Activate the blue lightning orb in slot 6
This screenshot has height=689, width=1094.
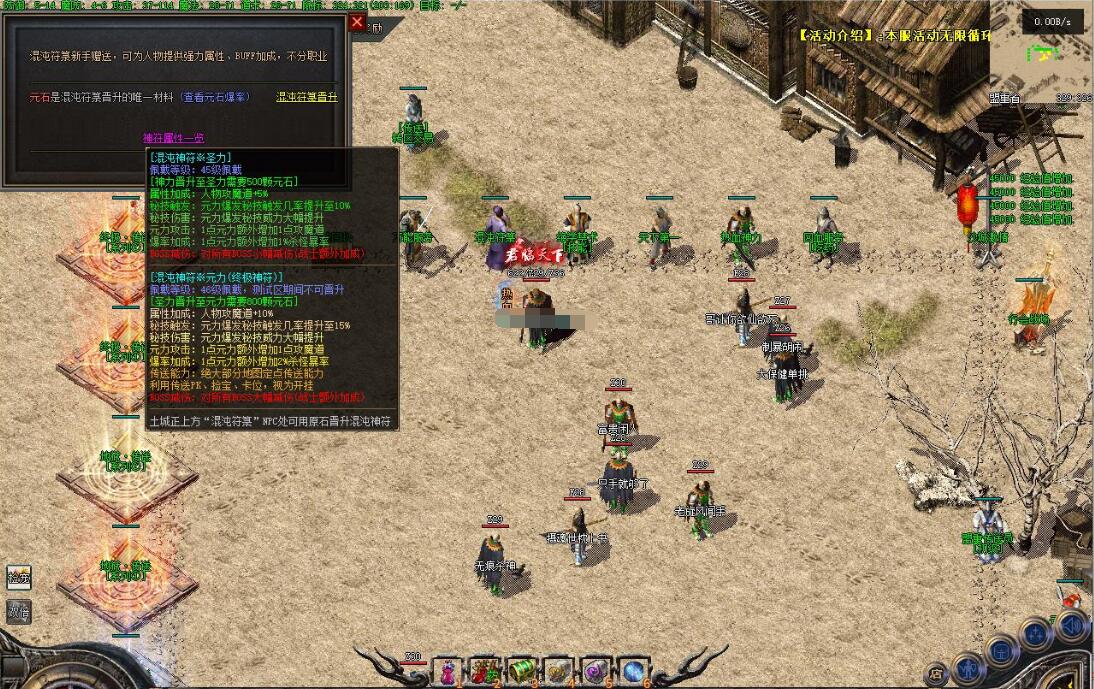633,671
